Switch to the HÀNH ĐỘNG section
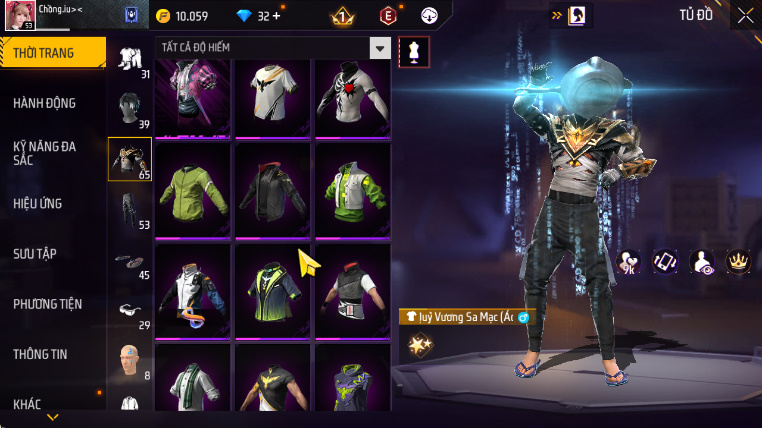This screenshot has width=762, height=428. click(x=45, y=103)
